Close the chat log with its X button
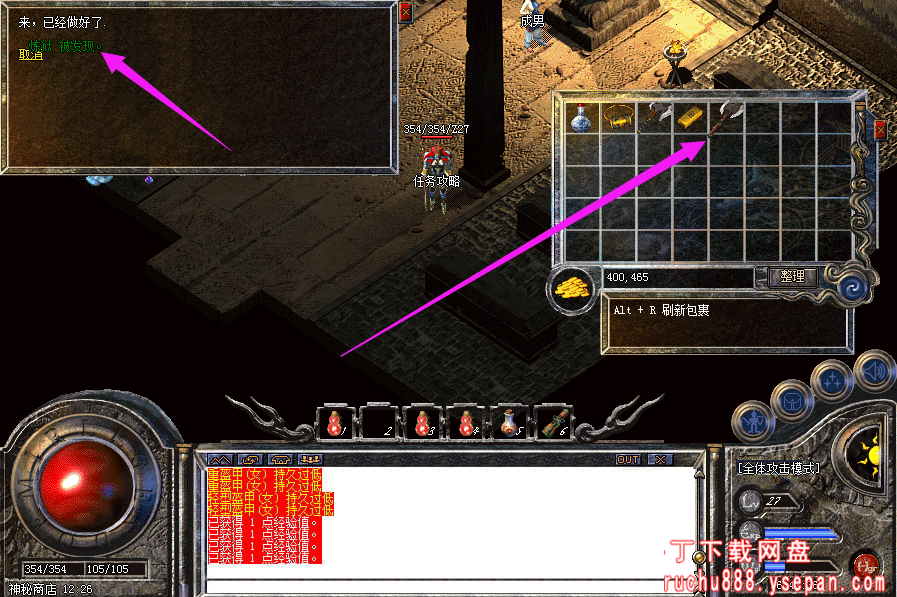Screen dimensions: 897x597 (x=659, y=460)
